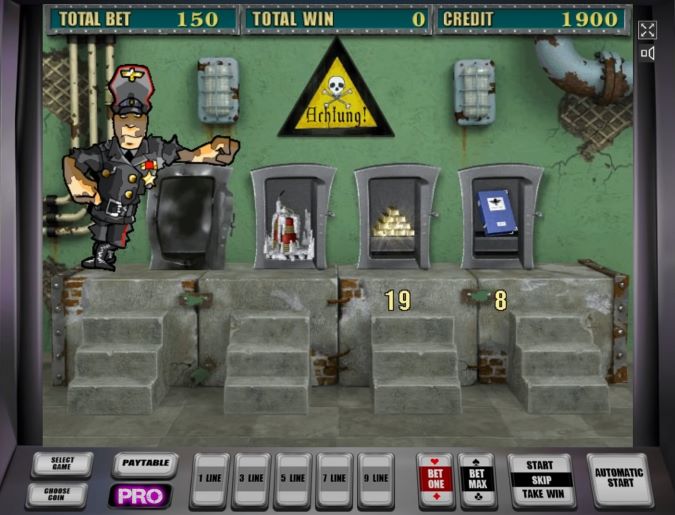Open the Select Game menu
Screen dimensions: 675x515
click(x=61, y=465)
